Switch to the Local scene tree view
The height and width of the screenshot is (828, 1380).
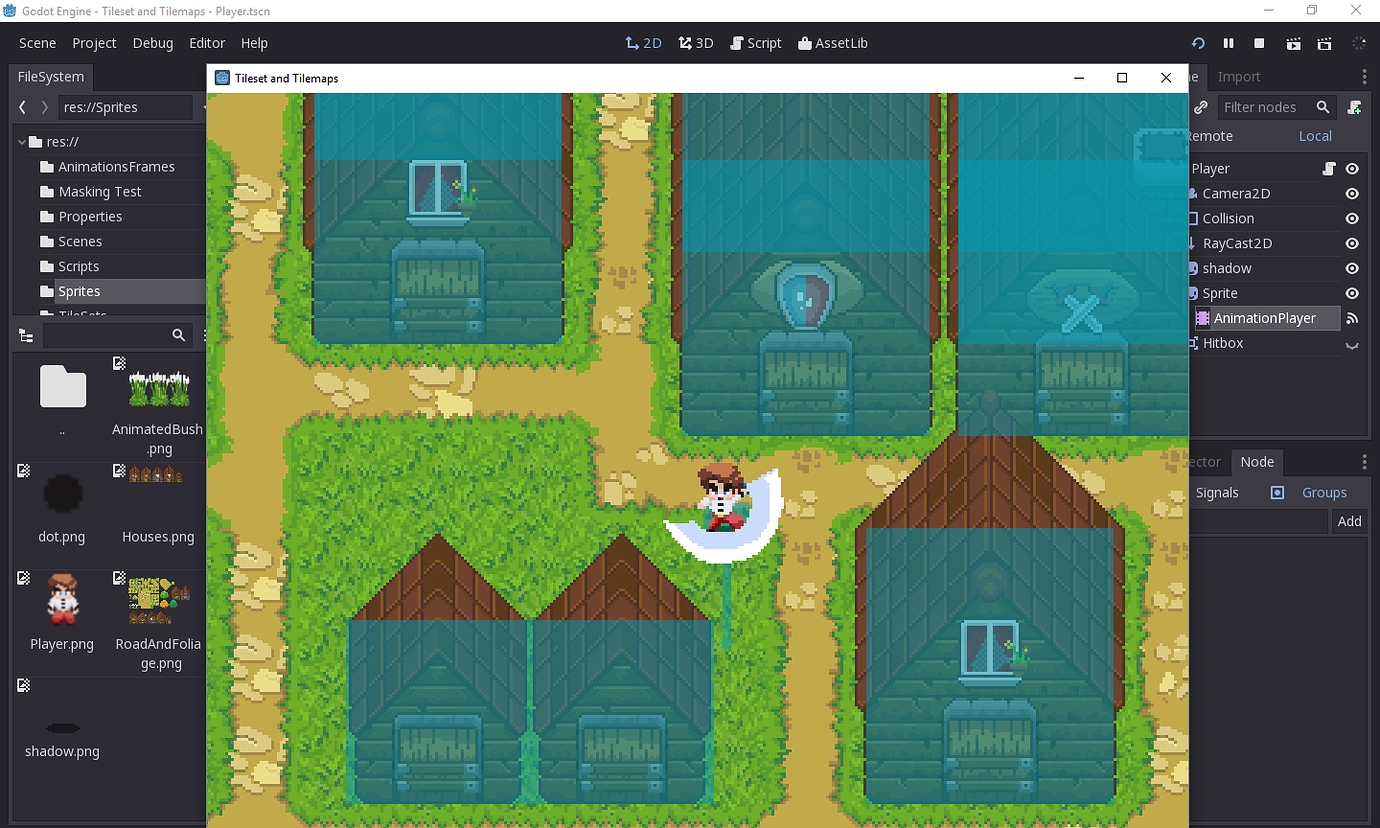coord(1315,136)
